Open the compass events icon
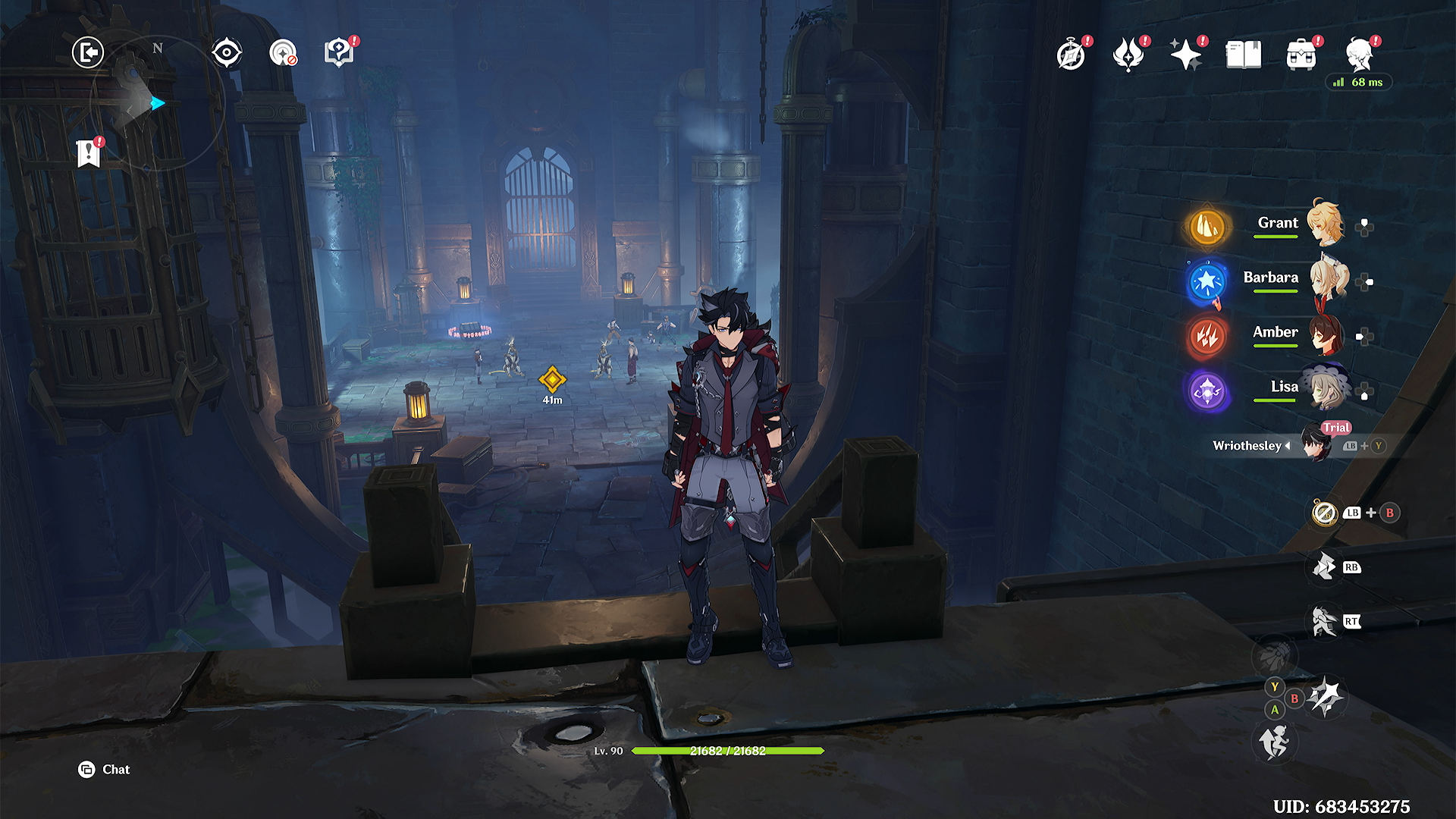Image resolution: width=1456 pixels, height=819 pixels. coord(1071,55)
